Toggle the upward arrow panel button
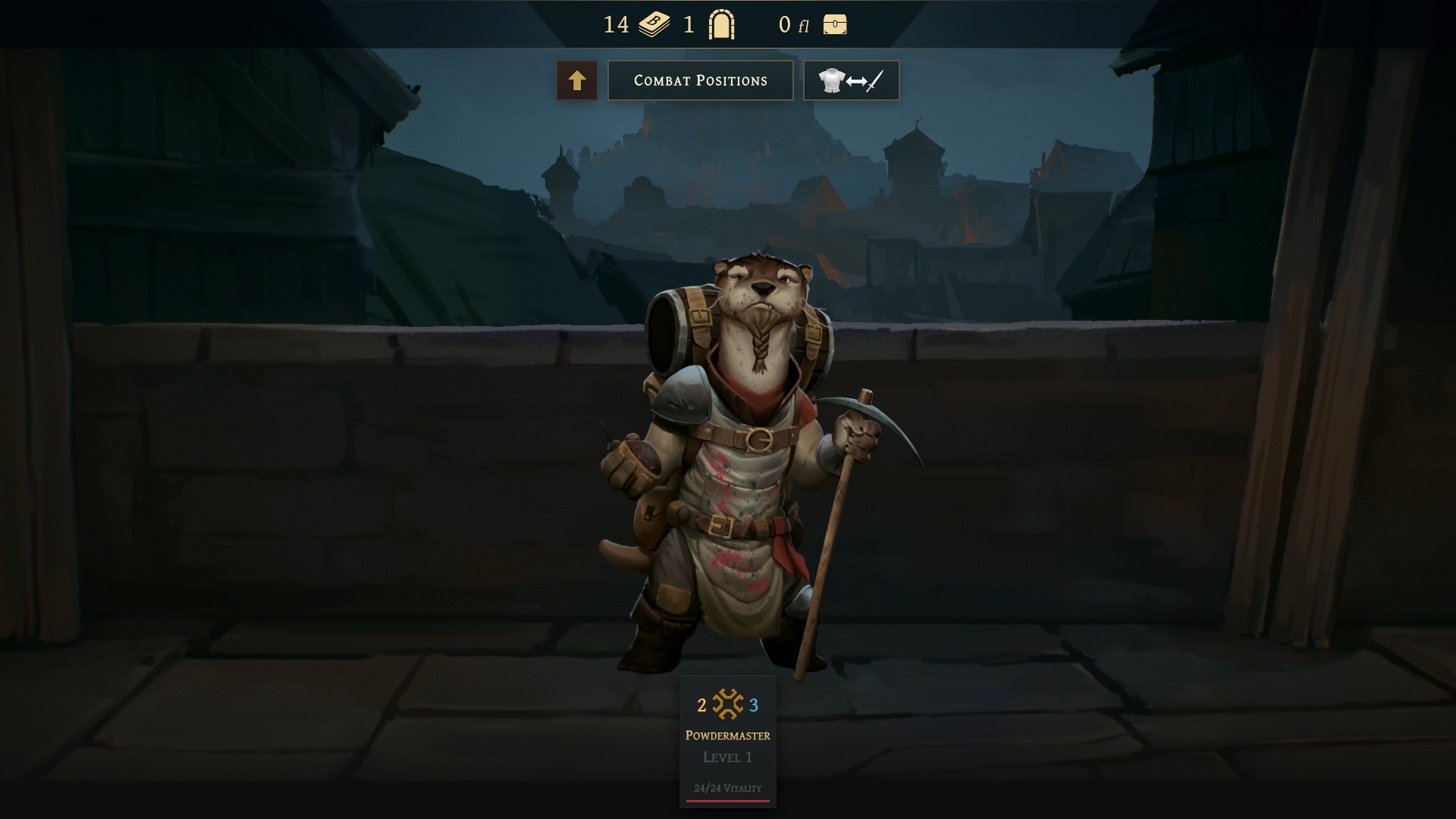 point(577,80)
